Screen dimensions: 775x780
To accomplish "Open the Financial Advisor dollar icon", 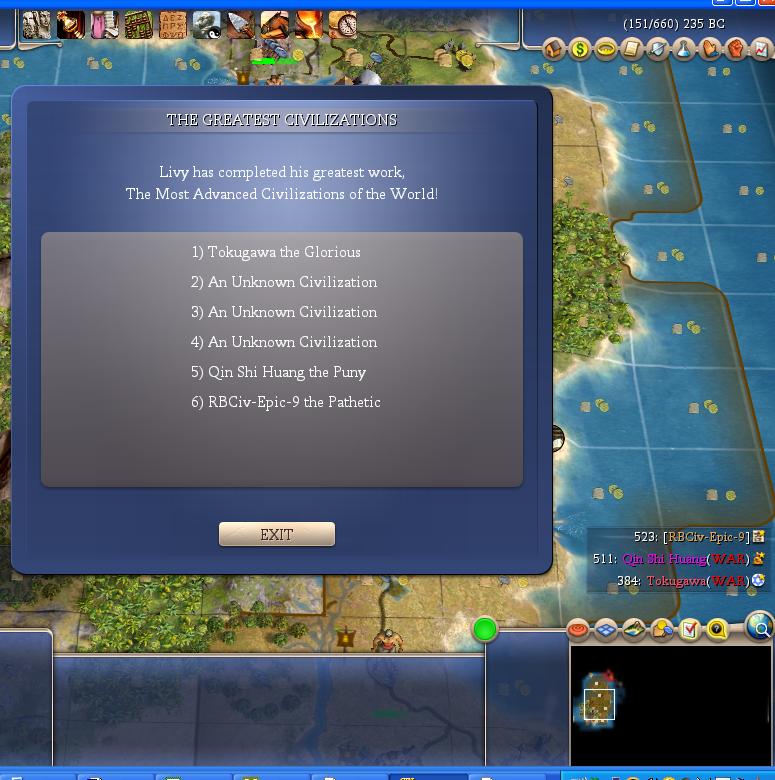I will click(x=580, y=49).
